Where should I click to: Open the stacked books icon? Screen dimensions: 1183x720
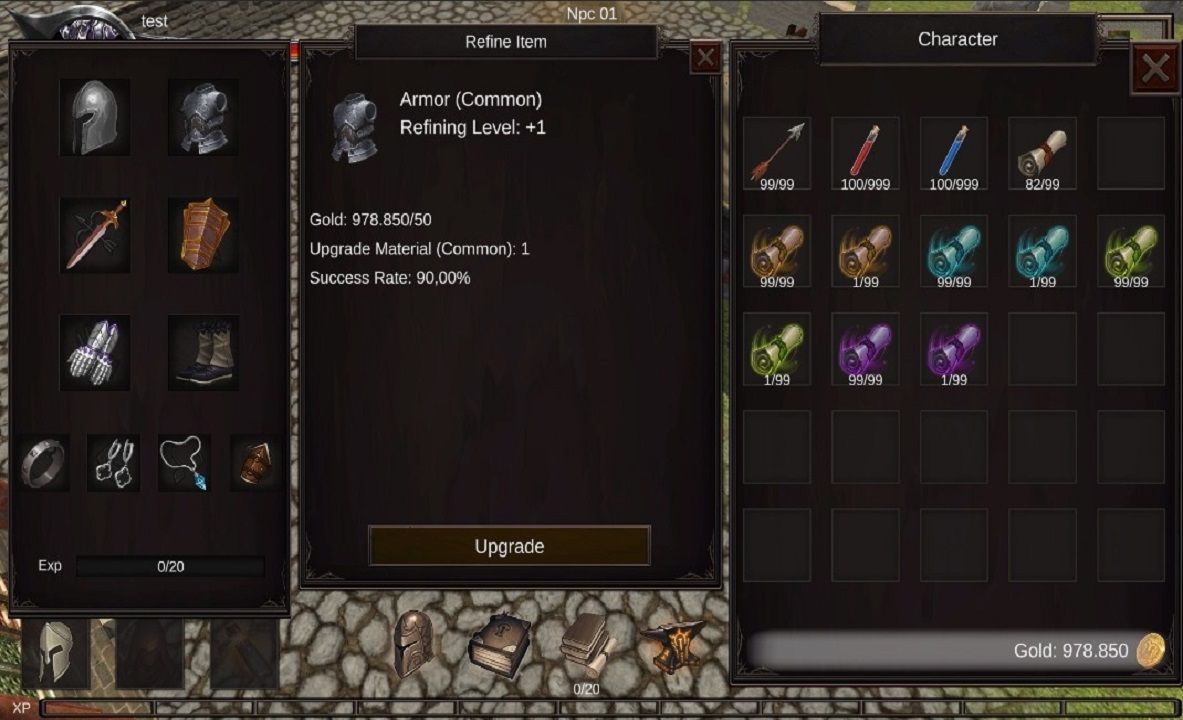tap(586, 644)
